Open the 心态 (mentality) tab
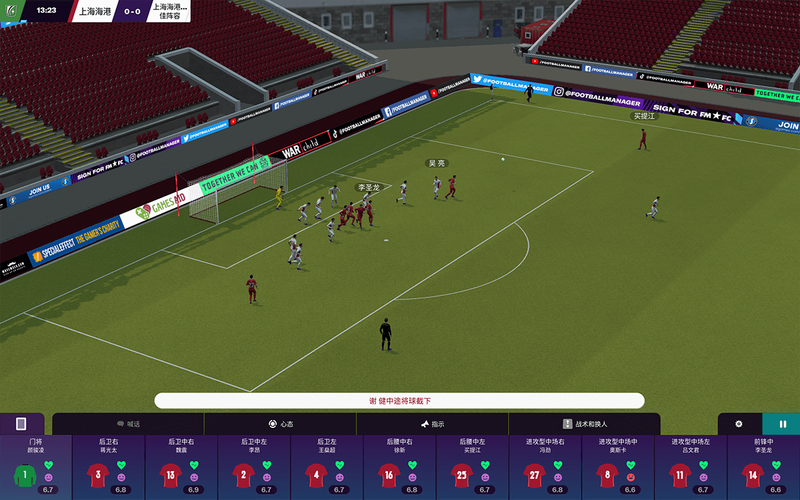This screenshot has width=800, height=500. pyautogui.click(x=280, y=424)
